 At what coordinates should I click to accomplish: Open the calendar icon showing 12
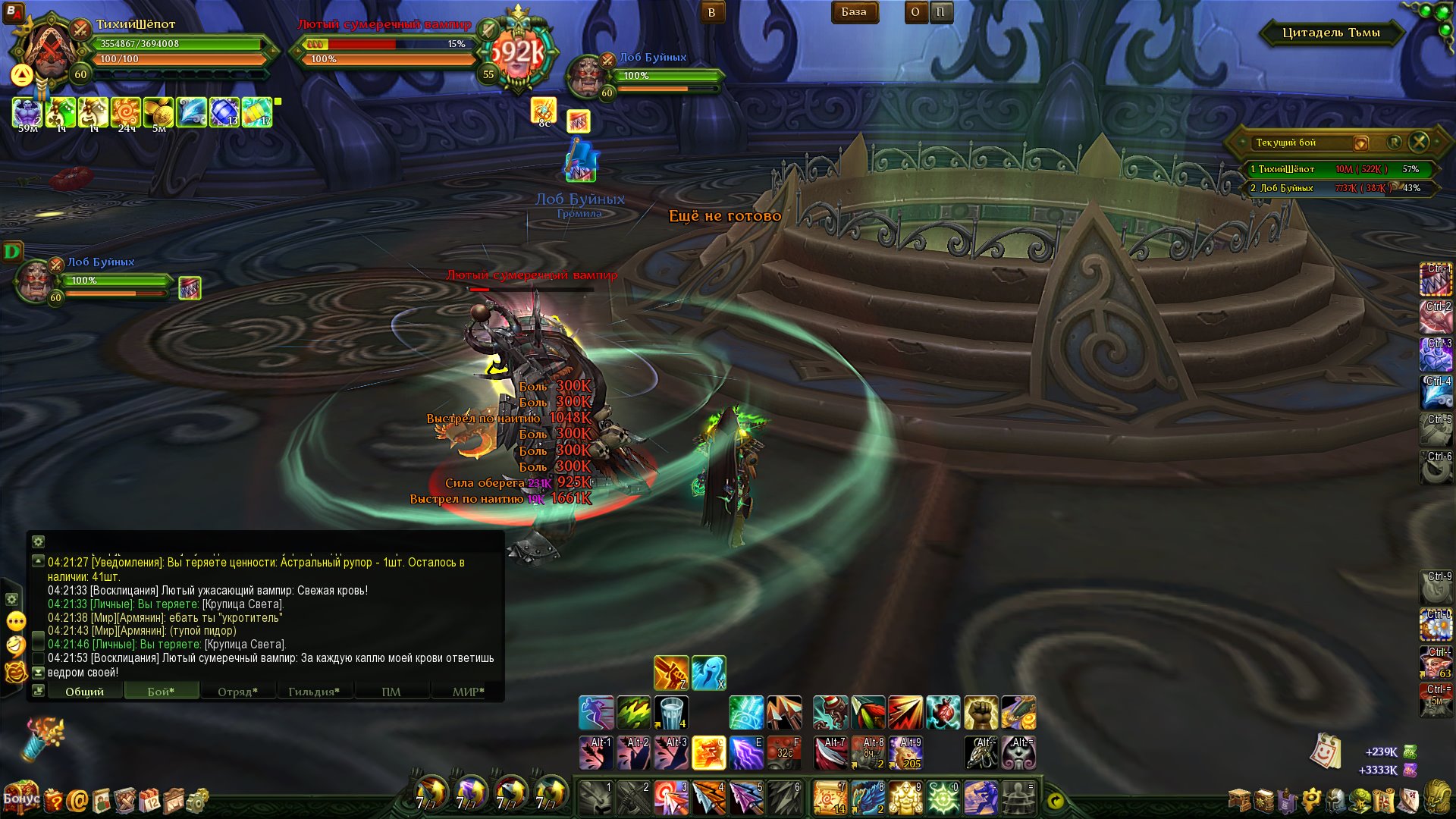pyautogui.click(x=150, y=800)
